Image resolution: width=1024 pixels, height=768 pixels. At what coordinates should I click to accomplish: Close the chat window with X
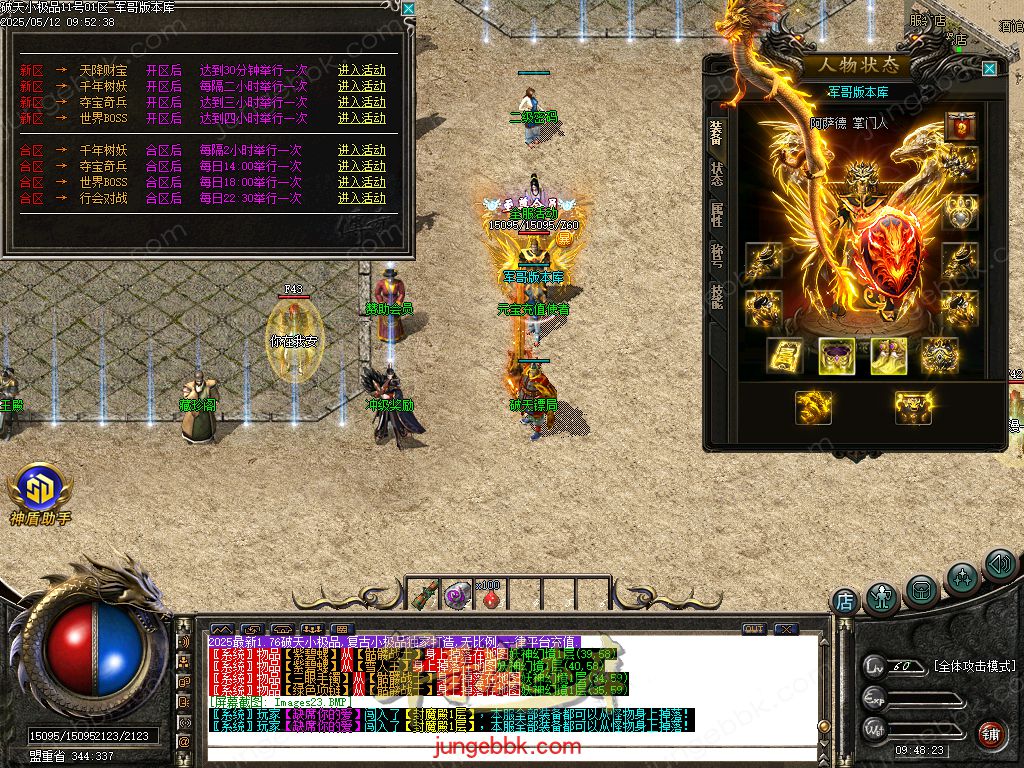786,629
